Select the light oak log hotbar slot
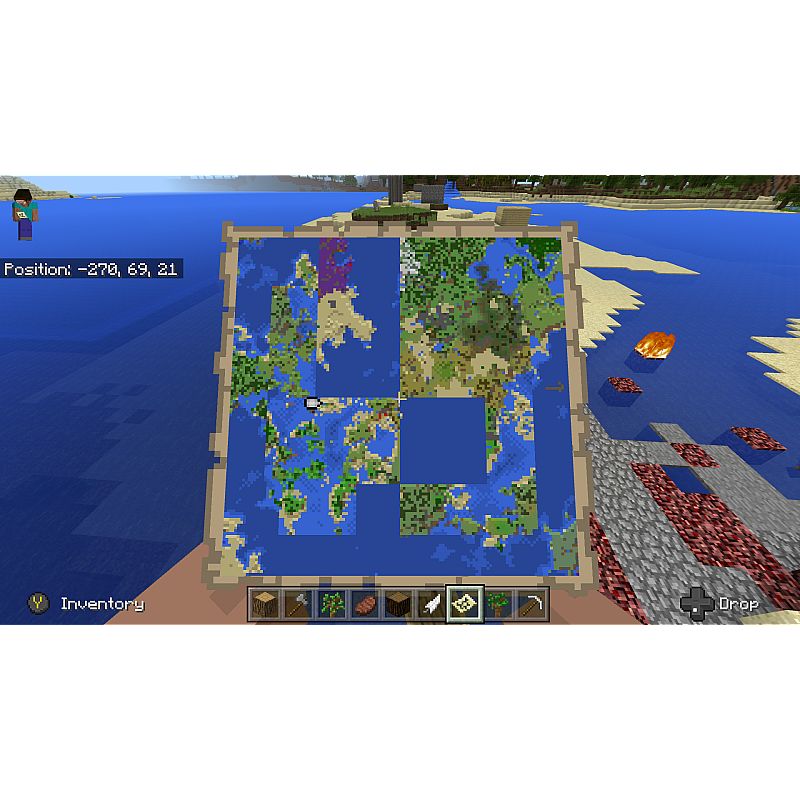 [x=265, y=604]
